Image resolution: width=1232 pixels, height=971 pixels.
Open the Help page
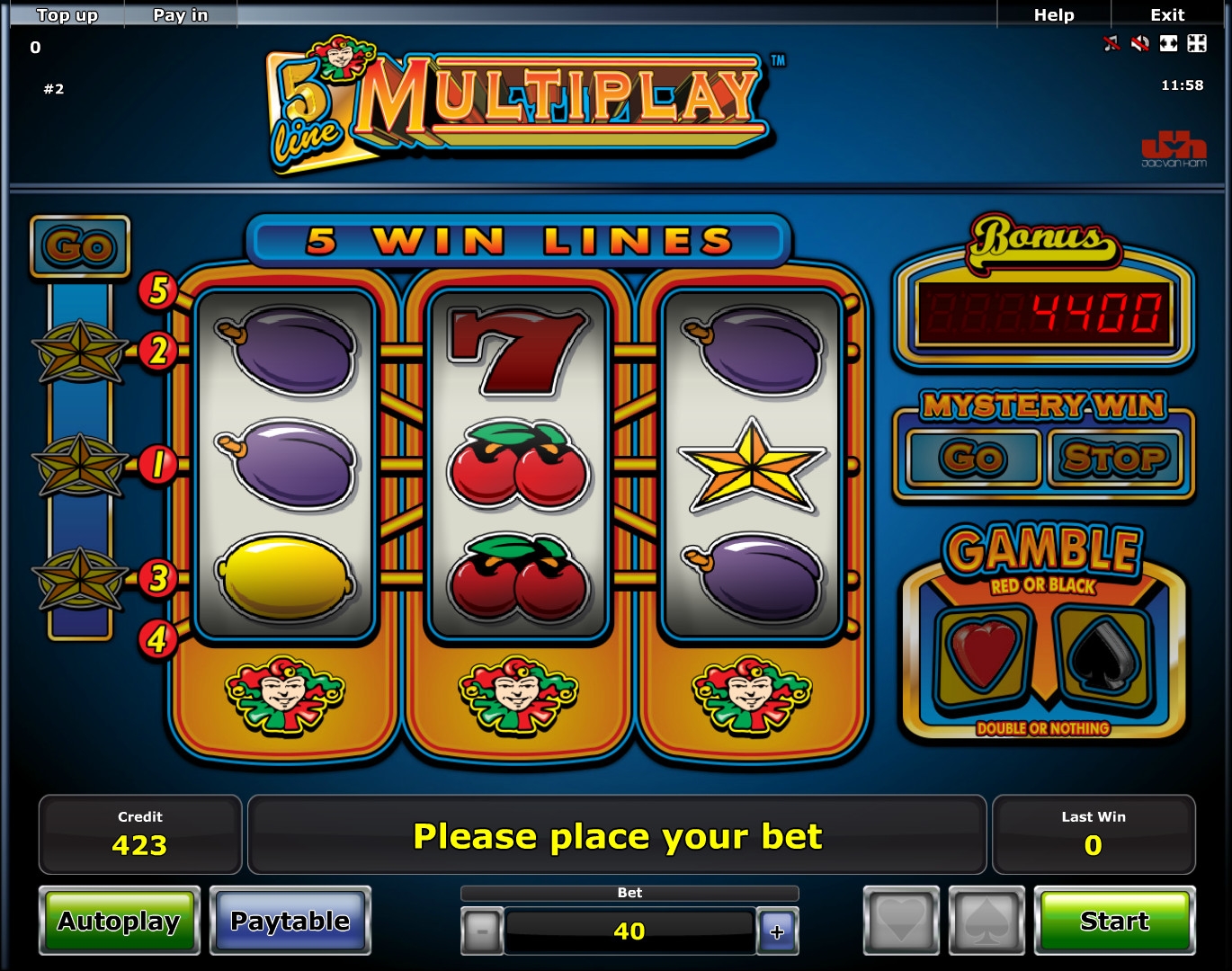coord(1054,14)
